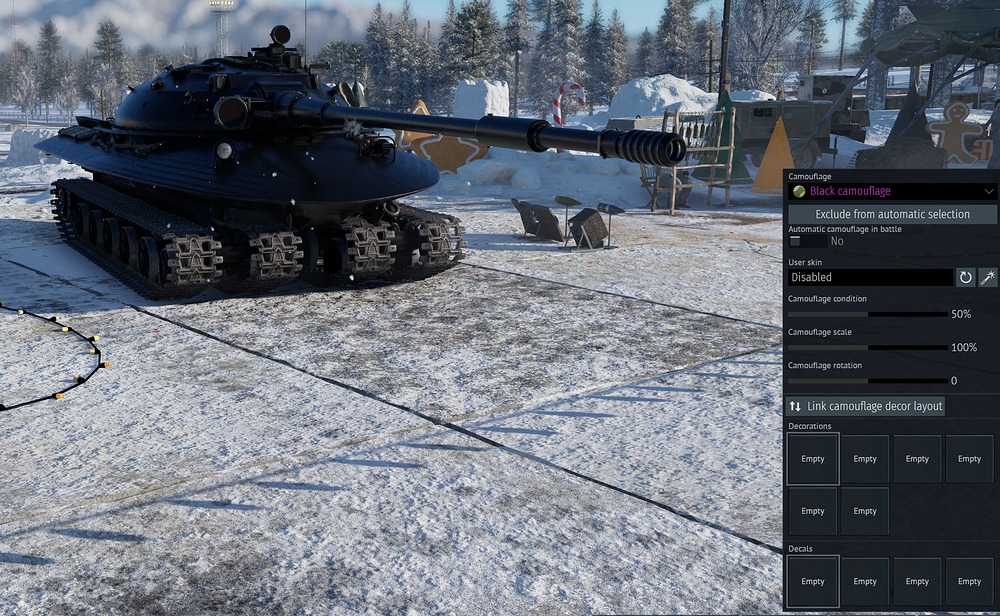Select Link camouflage decor layout button
The image size is (1000, 616).
click(866, 406)
